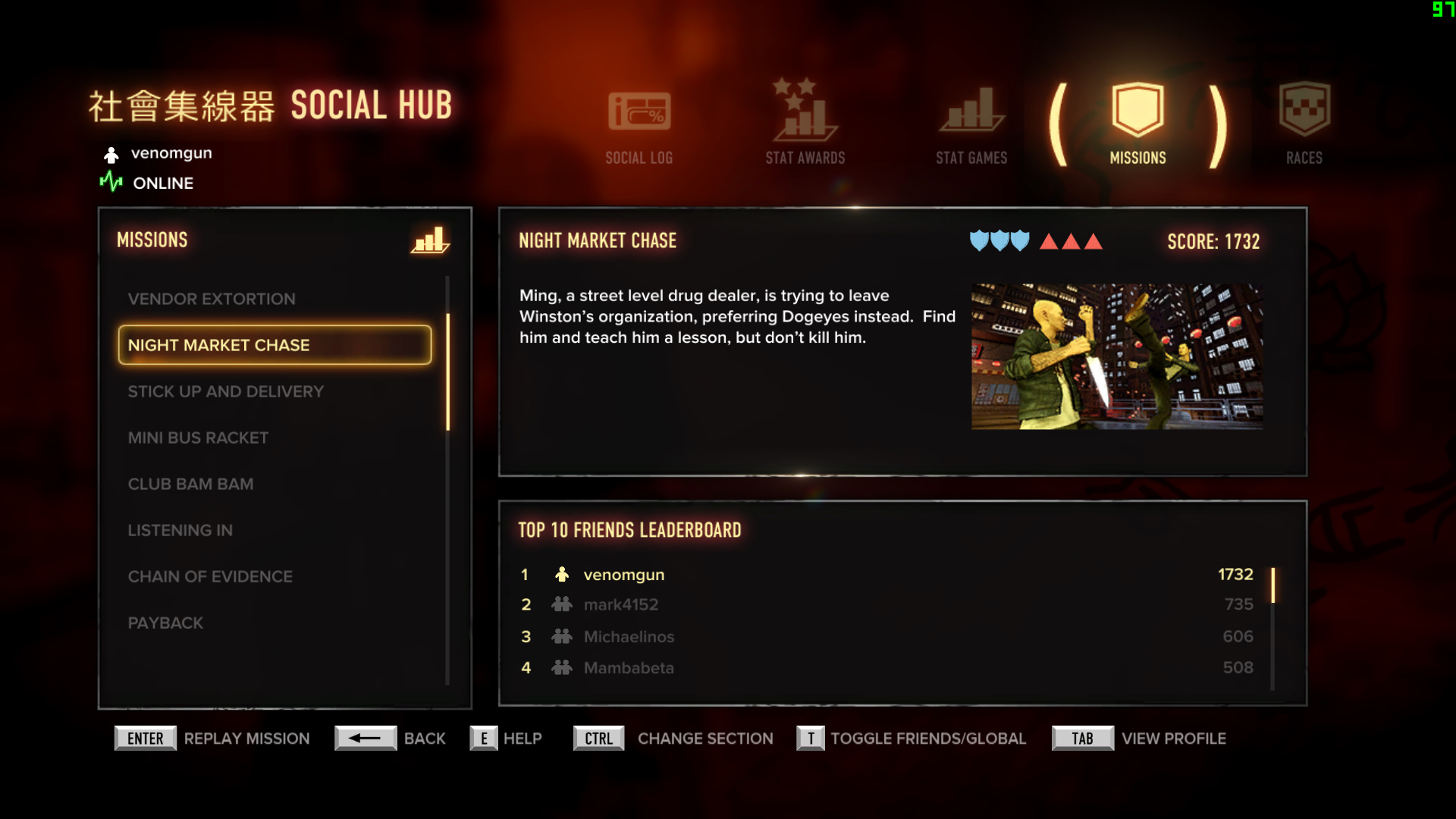The height and width of the screenshot is (819, 1456).
Task: Open the Stat Awards tab
Action: click(805, 124)
